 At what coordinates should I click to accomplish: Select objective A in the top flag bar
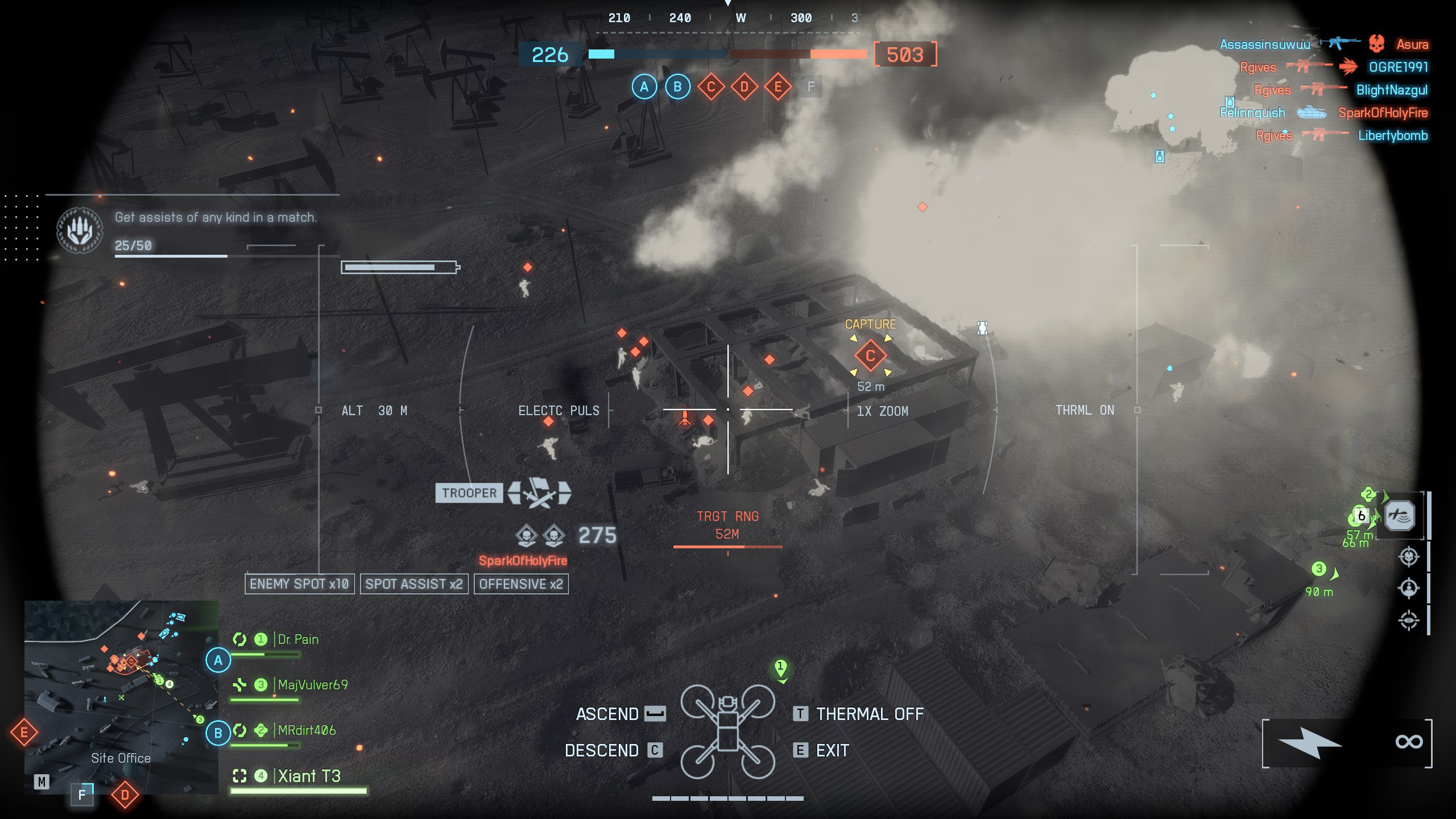coord(644,87)
